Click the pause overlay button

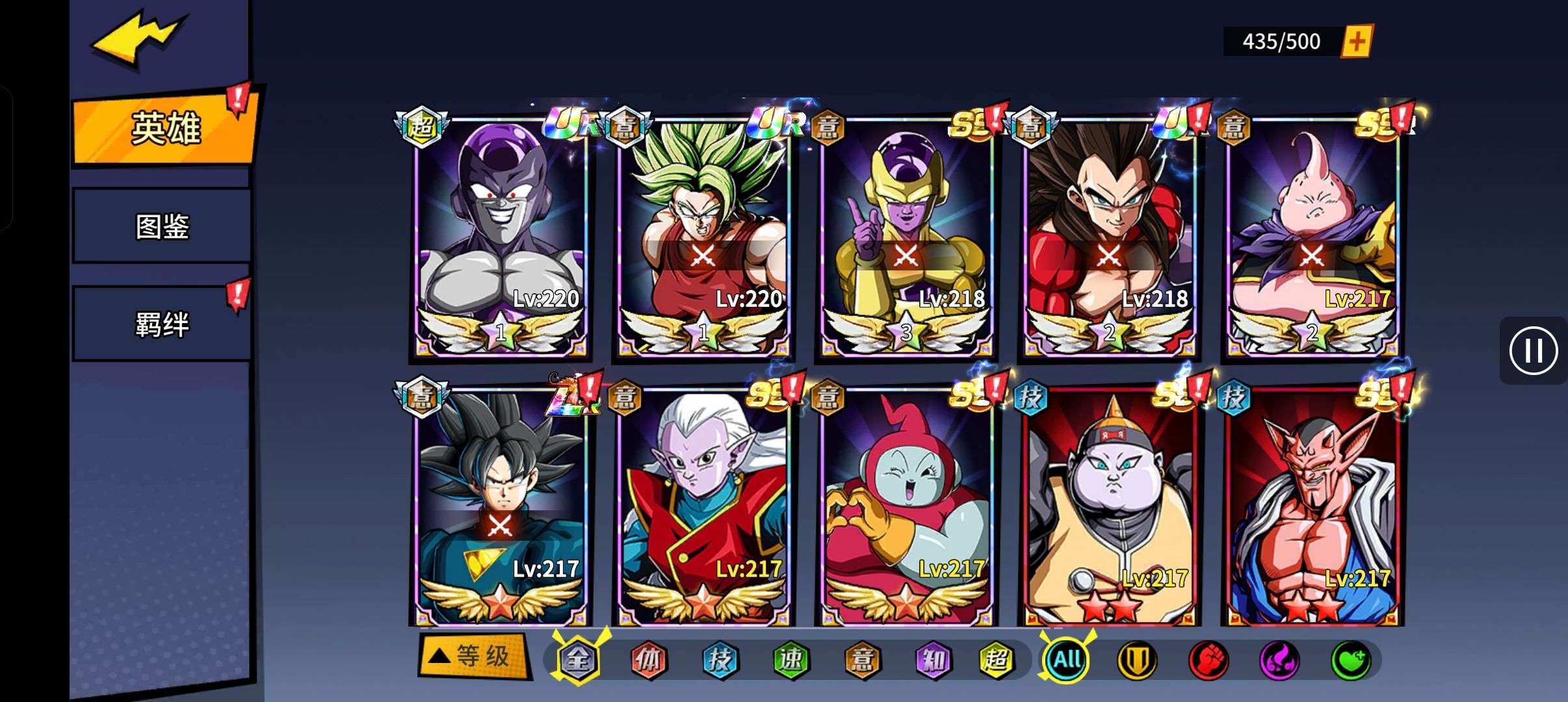coord(1533,351)
